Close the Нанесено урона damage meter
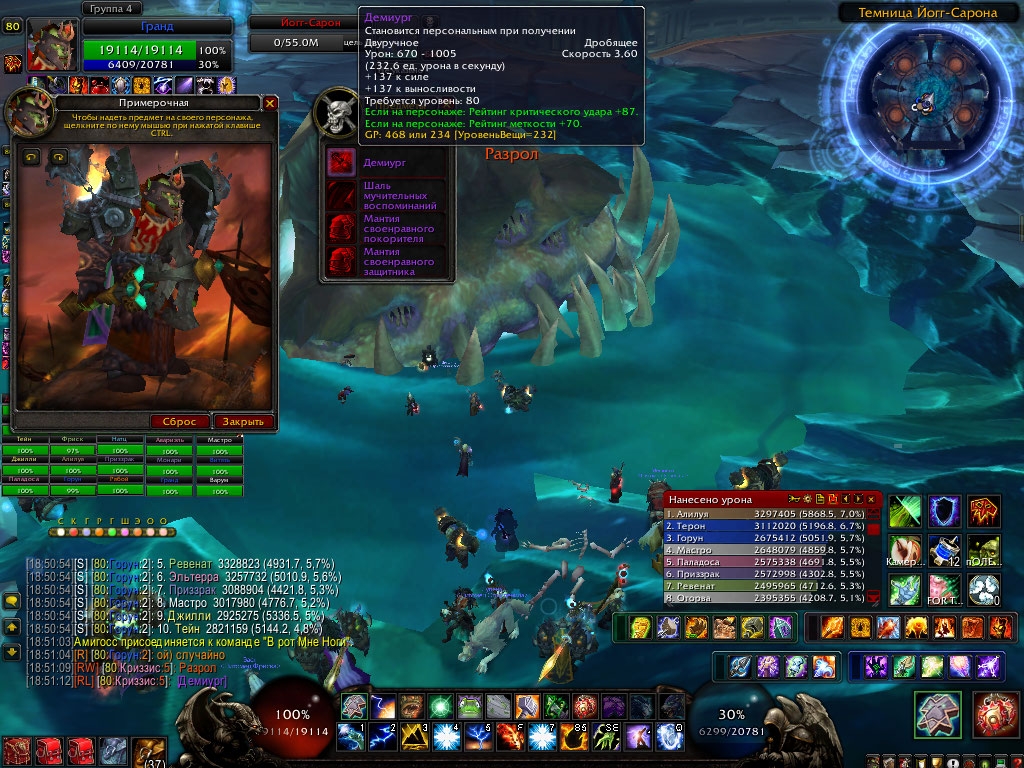 tap(872, 498)
